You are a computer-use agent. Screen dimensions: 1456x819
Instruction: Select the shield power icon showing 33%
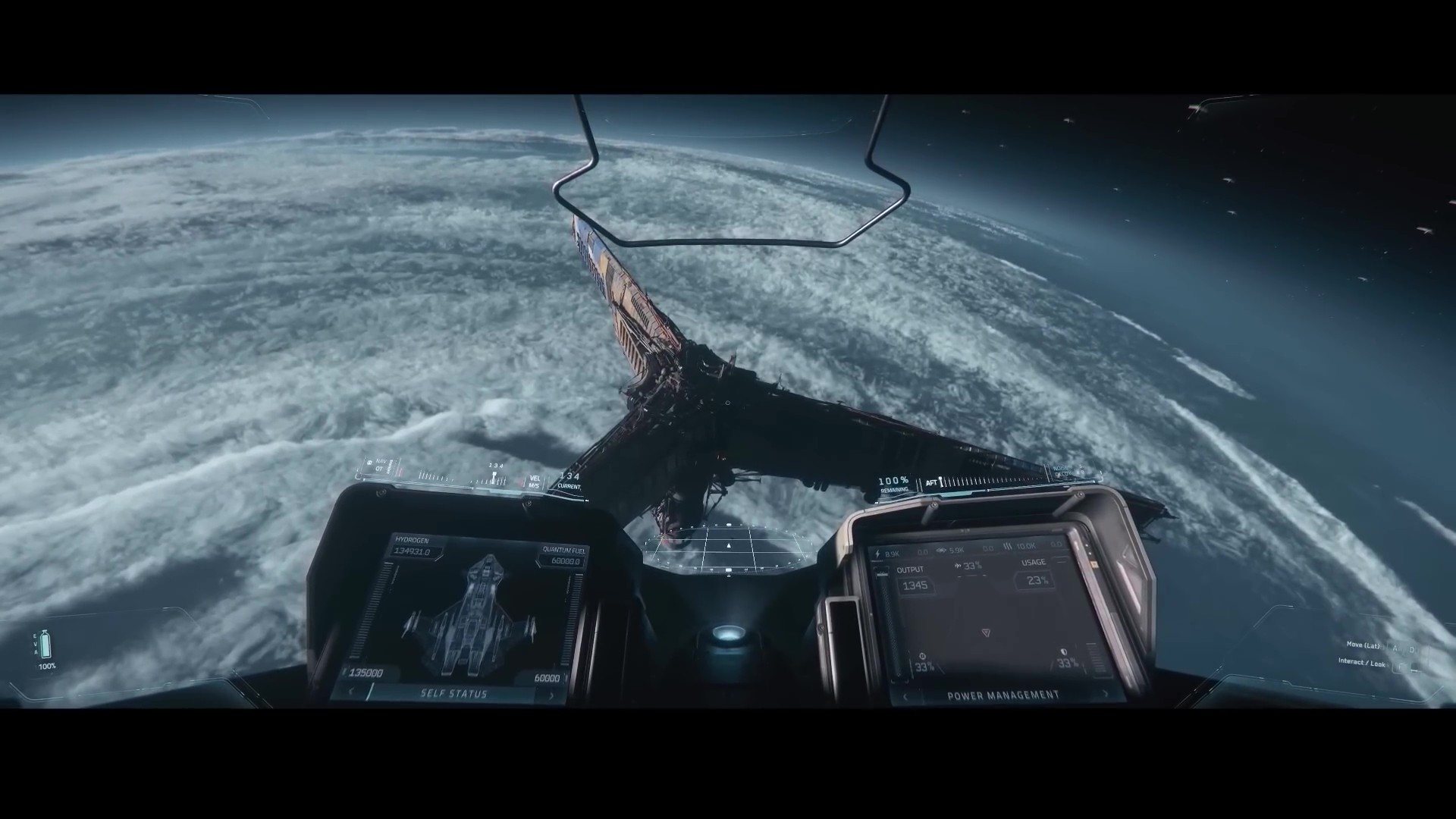click(1065, 652)
